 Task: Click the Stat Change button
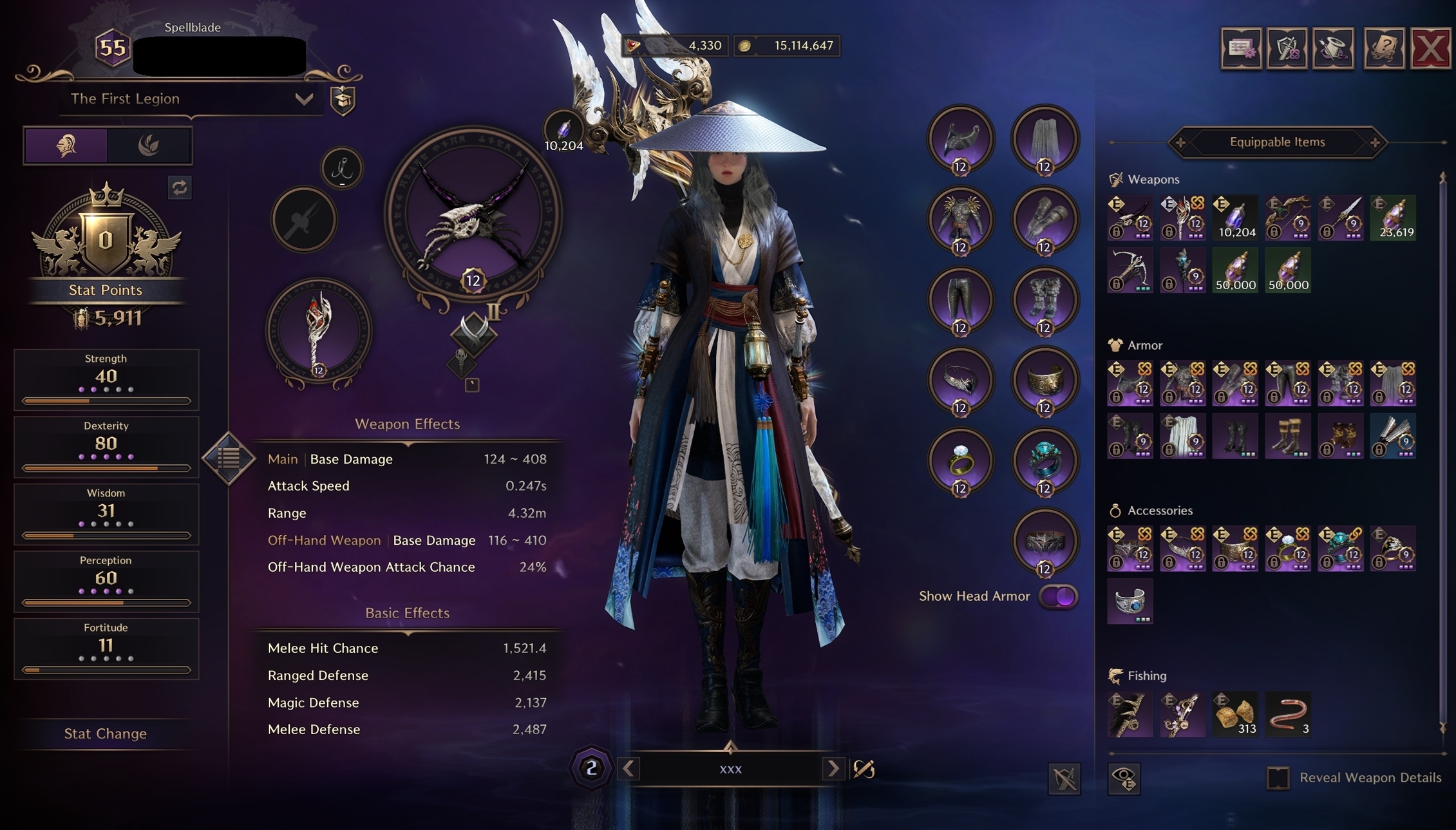[105, 733]
